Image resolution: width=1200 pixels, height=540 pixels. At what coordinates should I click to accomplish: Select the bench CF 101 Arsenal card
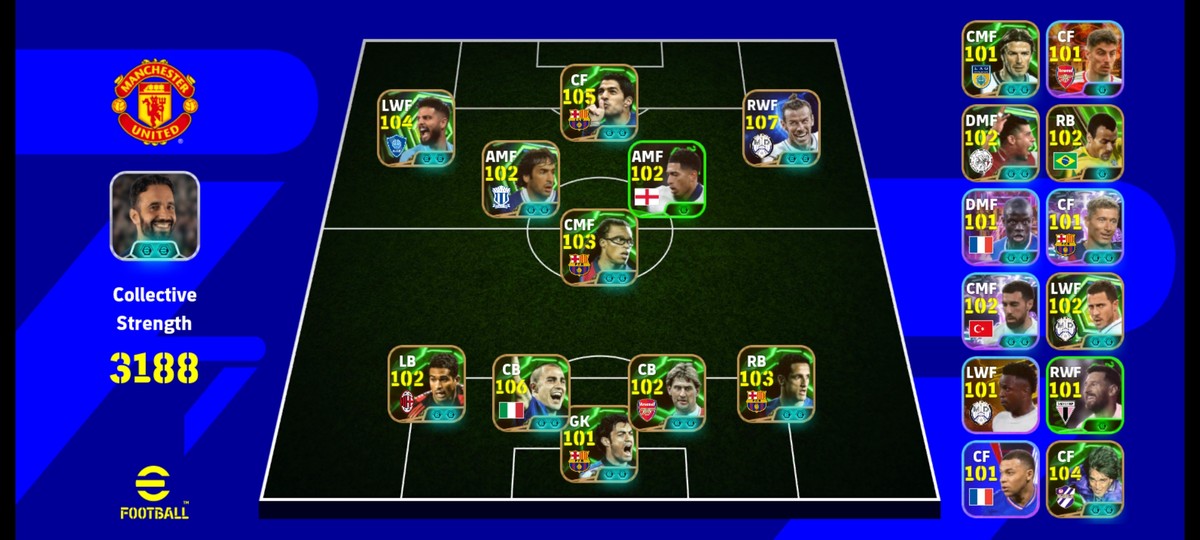[1085, 59]
